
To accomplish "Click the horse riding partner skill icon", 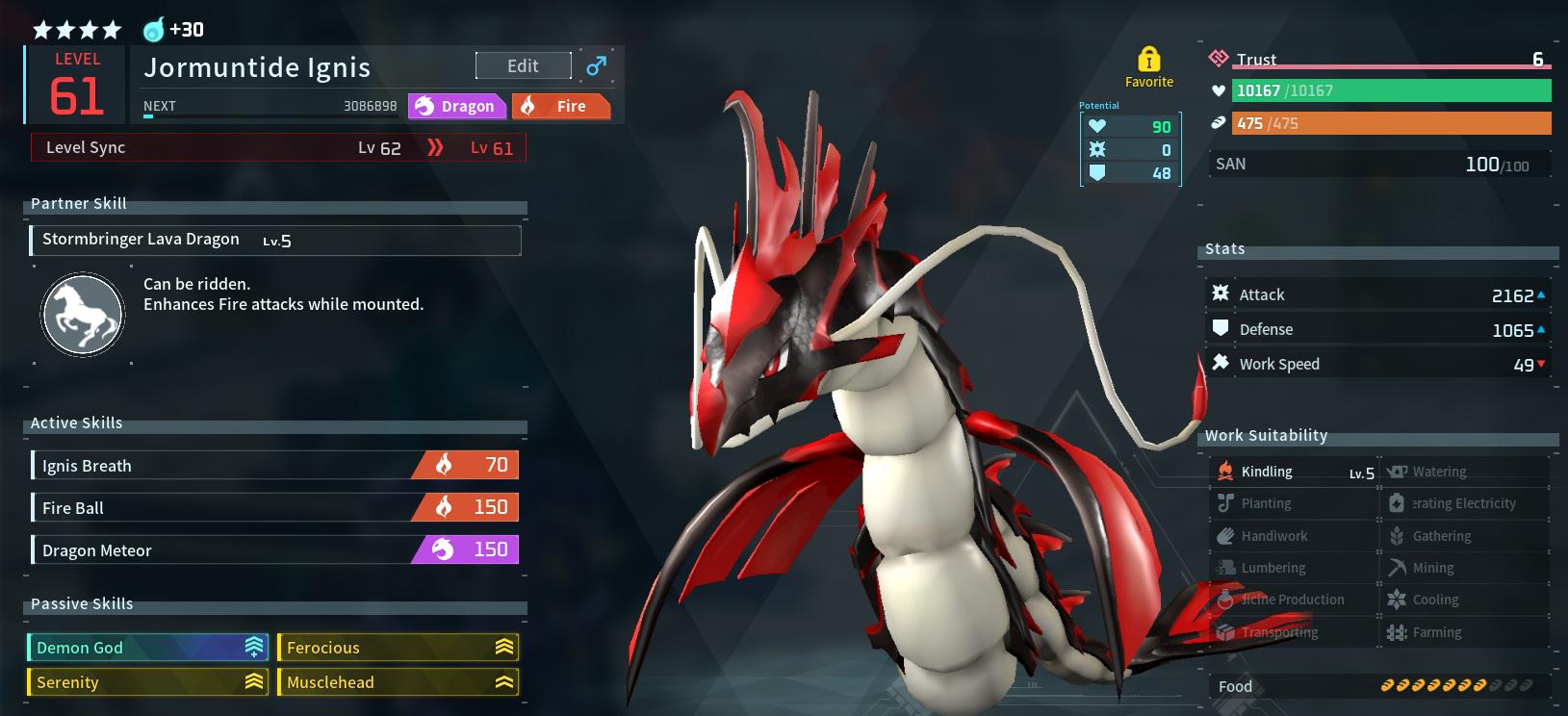I will pyautogui.click(x=83, y=315).
